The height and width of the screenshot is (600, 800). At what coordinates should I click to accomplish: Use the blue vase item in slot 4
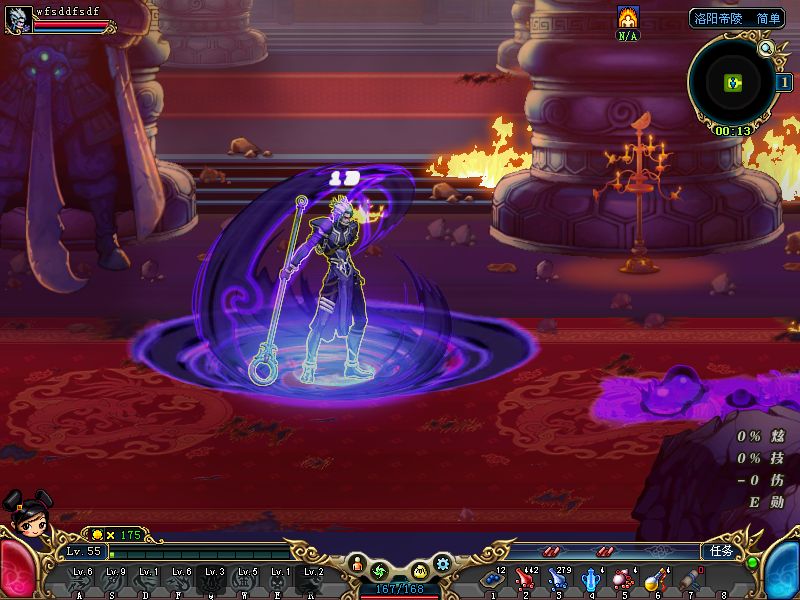pyautogui.click(x=591, y=579)
